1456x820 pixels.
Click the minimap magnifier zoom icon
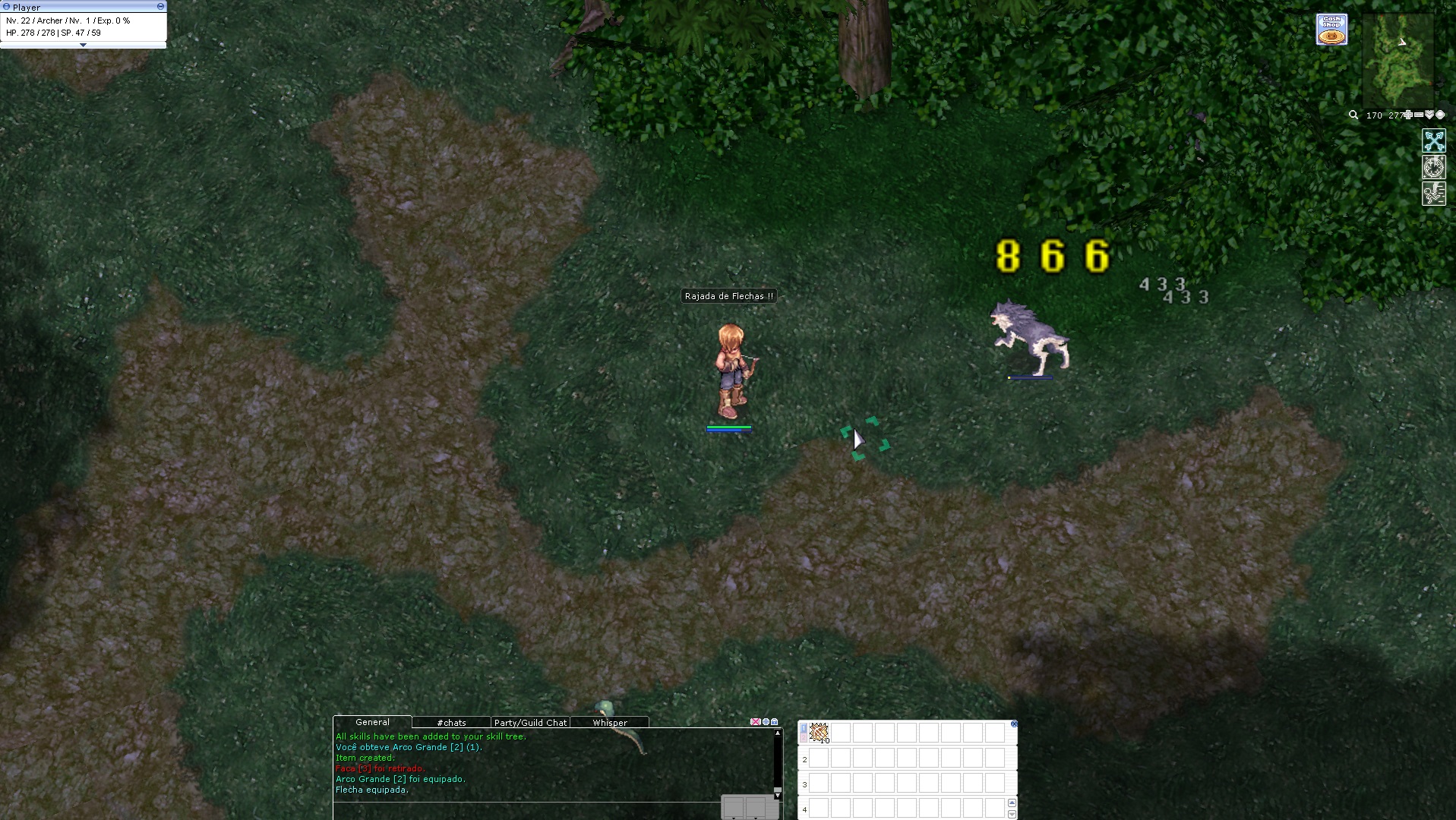point(1353,115)
